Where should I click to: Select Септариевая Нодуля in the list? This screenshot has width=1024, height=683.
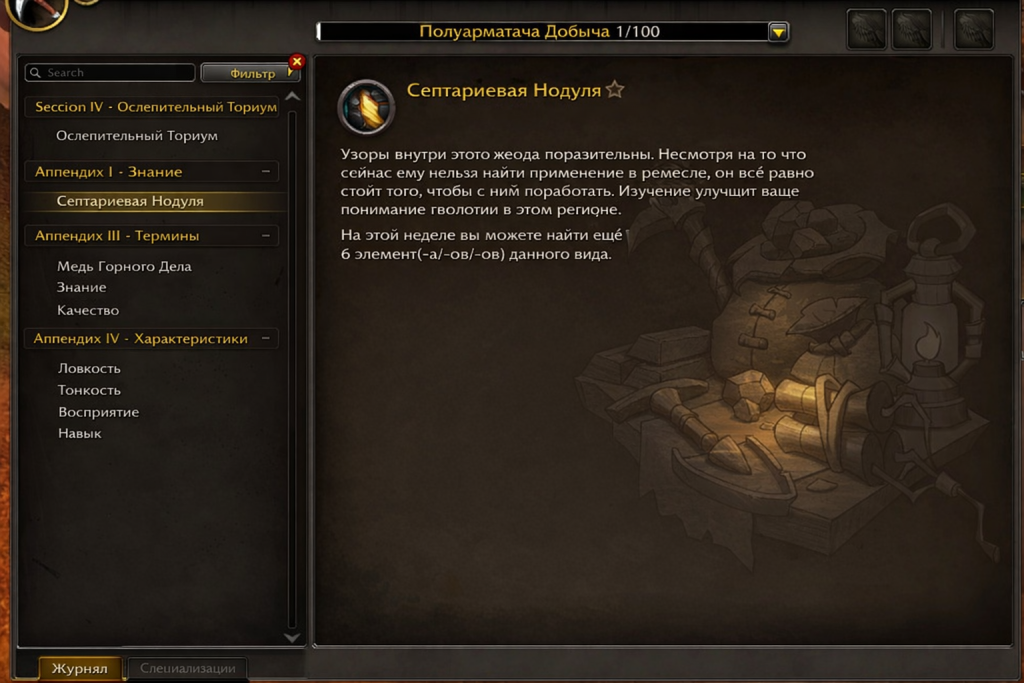pos(130,201)
